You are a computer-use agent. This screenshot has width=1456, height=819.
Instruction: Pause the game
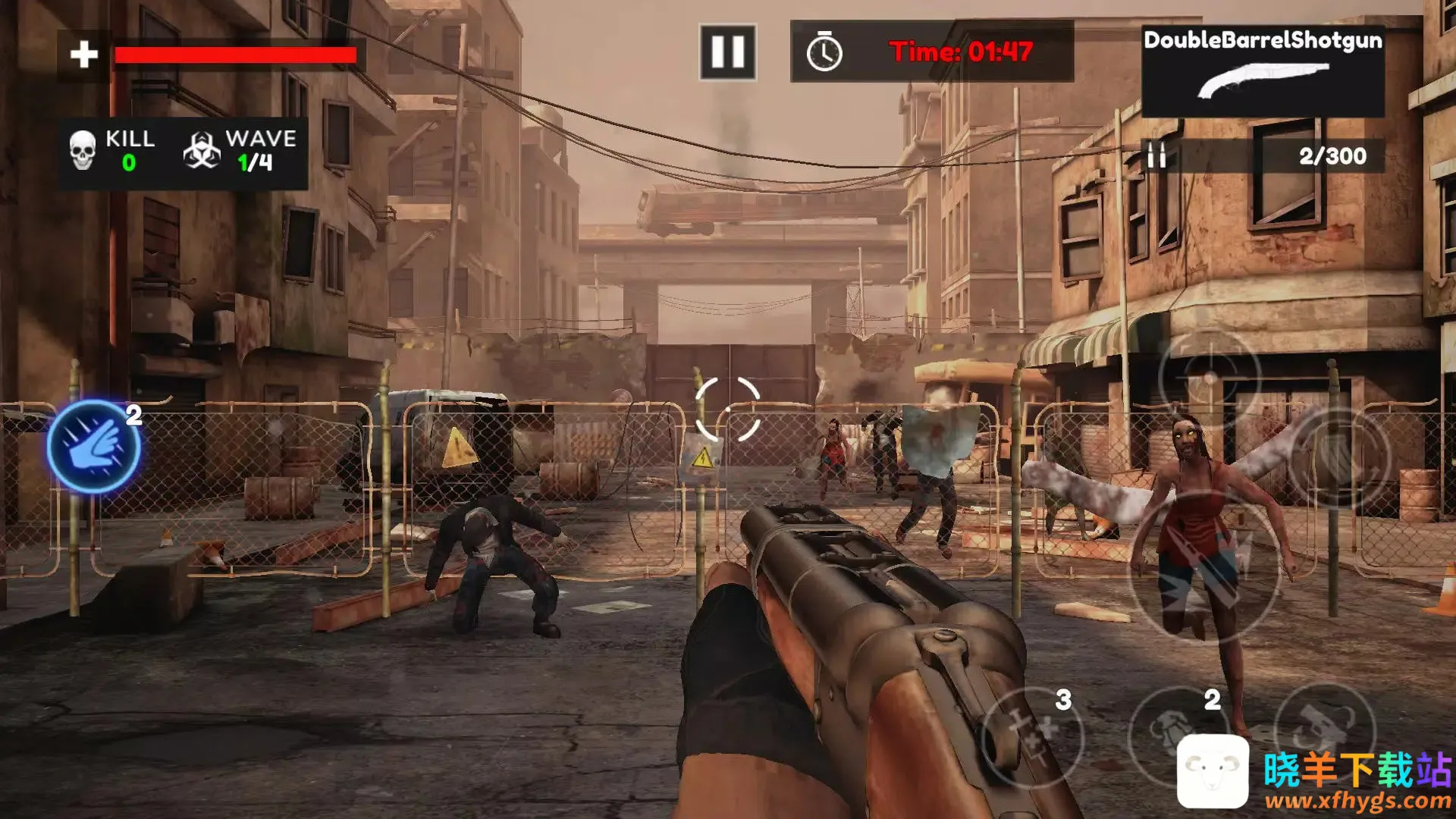(727, 52)
